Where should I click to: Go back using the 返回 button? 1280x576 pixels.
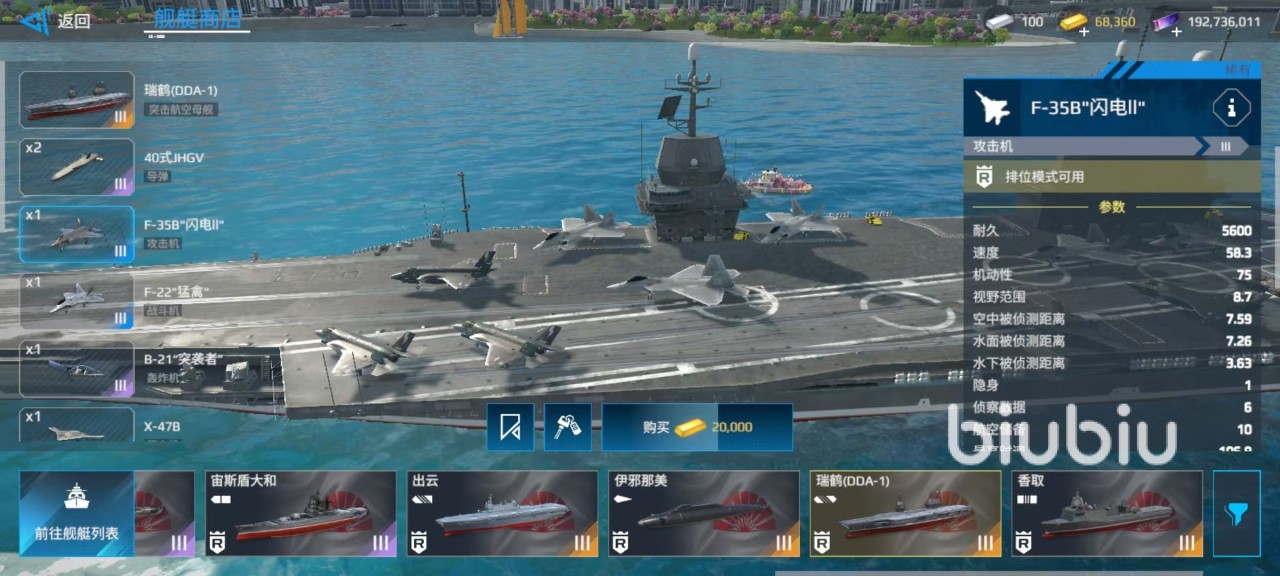[60, 21]
